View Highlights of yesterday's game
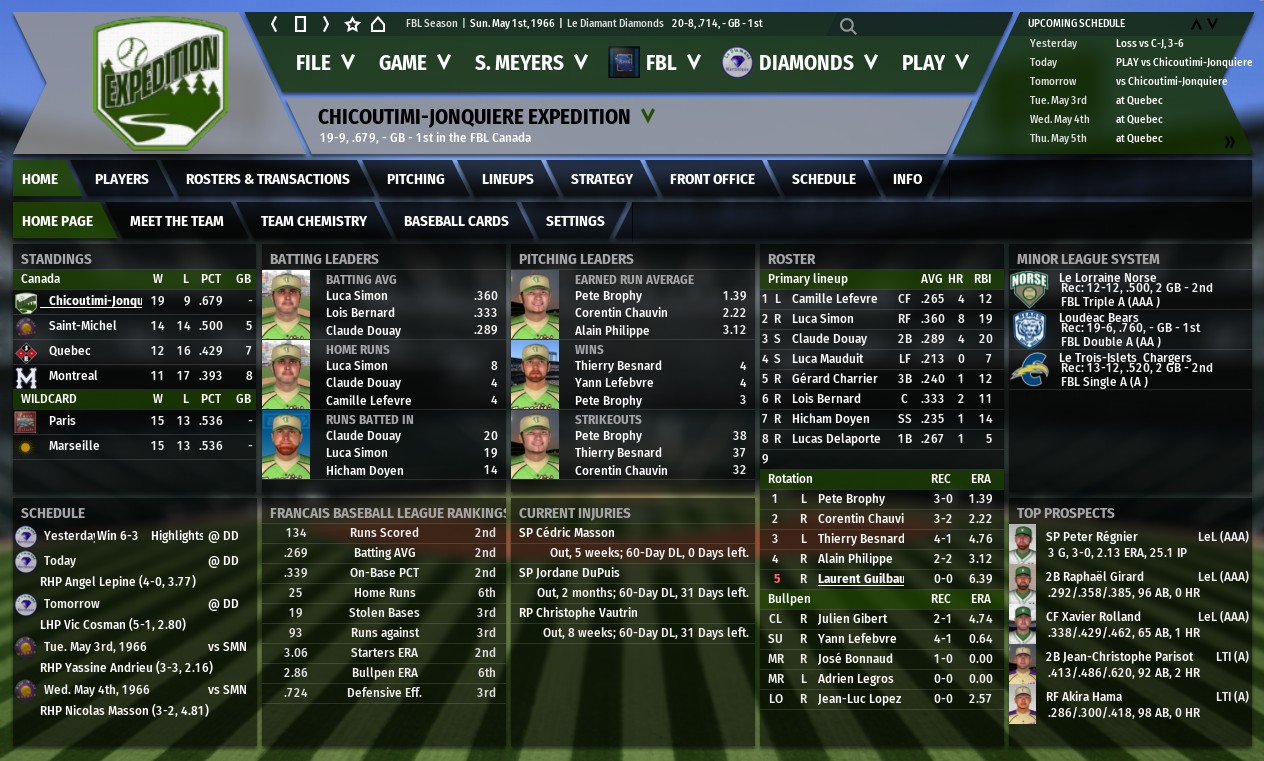This screenshot has height=761, width=1264. click(x=177, y=536)
